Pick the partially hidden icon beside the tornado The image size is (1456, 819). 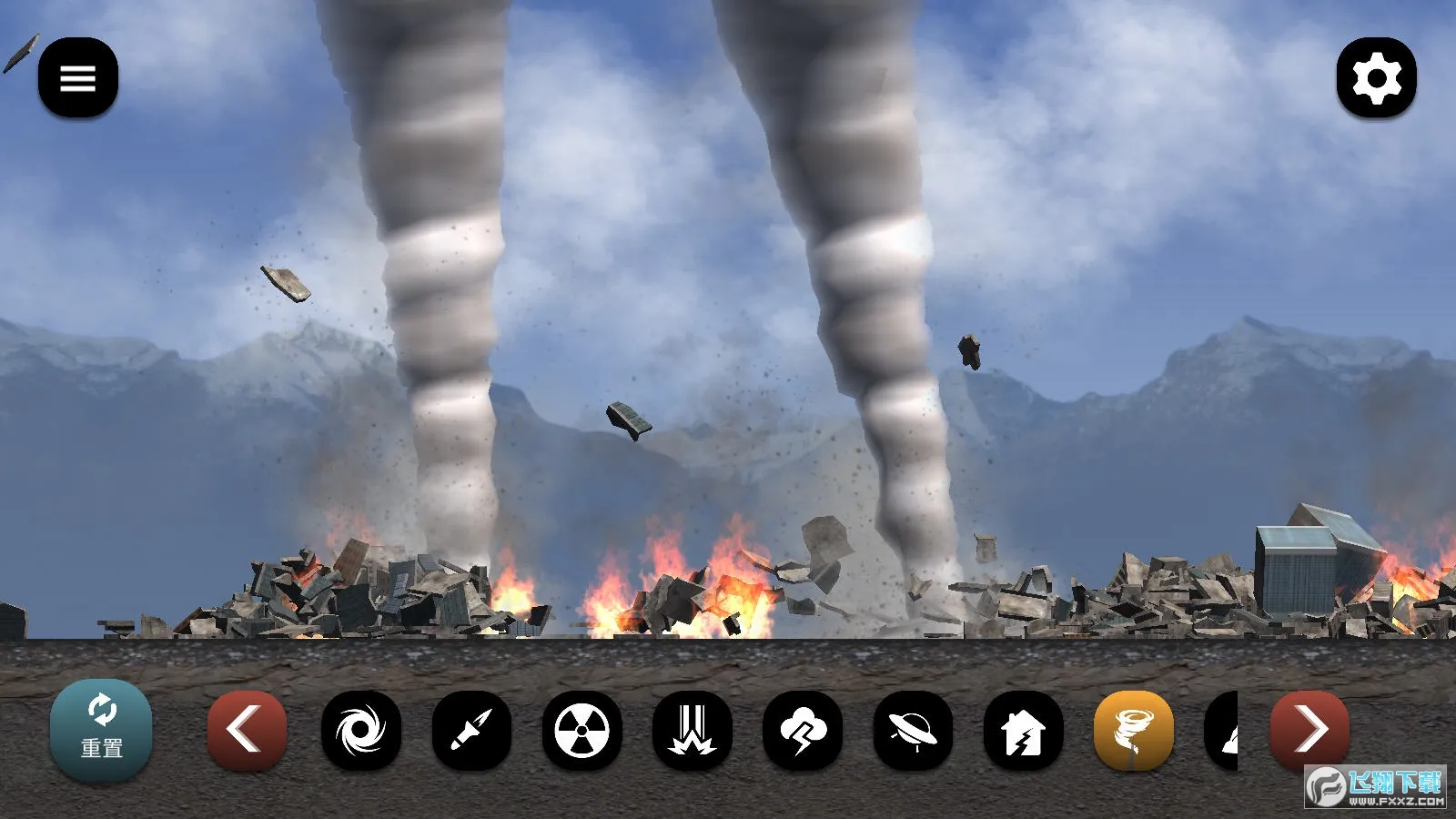click(x=1222, y=730)
